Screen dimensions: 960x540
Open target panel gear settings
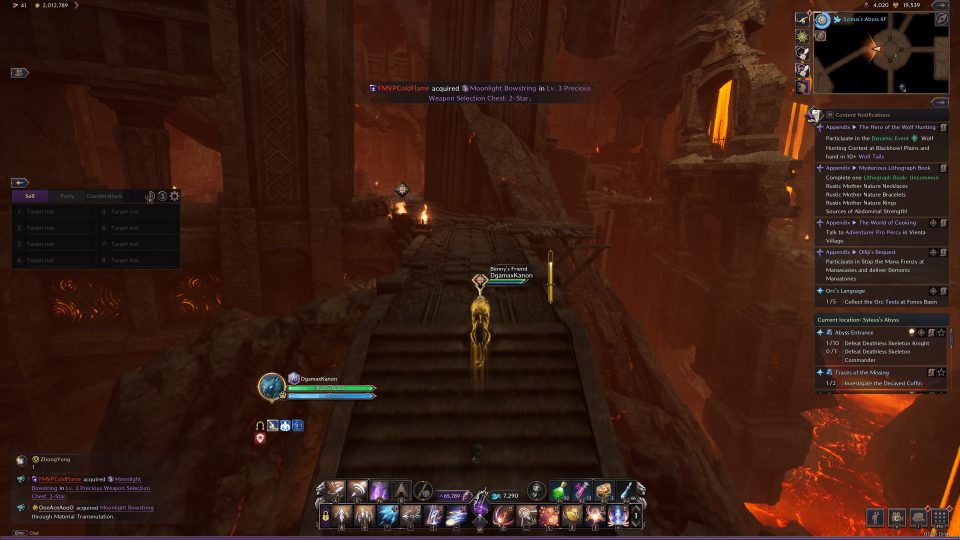[175, 196]
